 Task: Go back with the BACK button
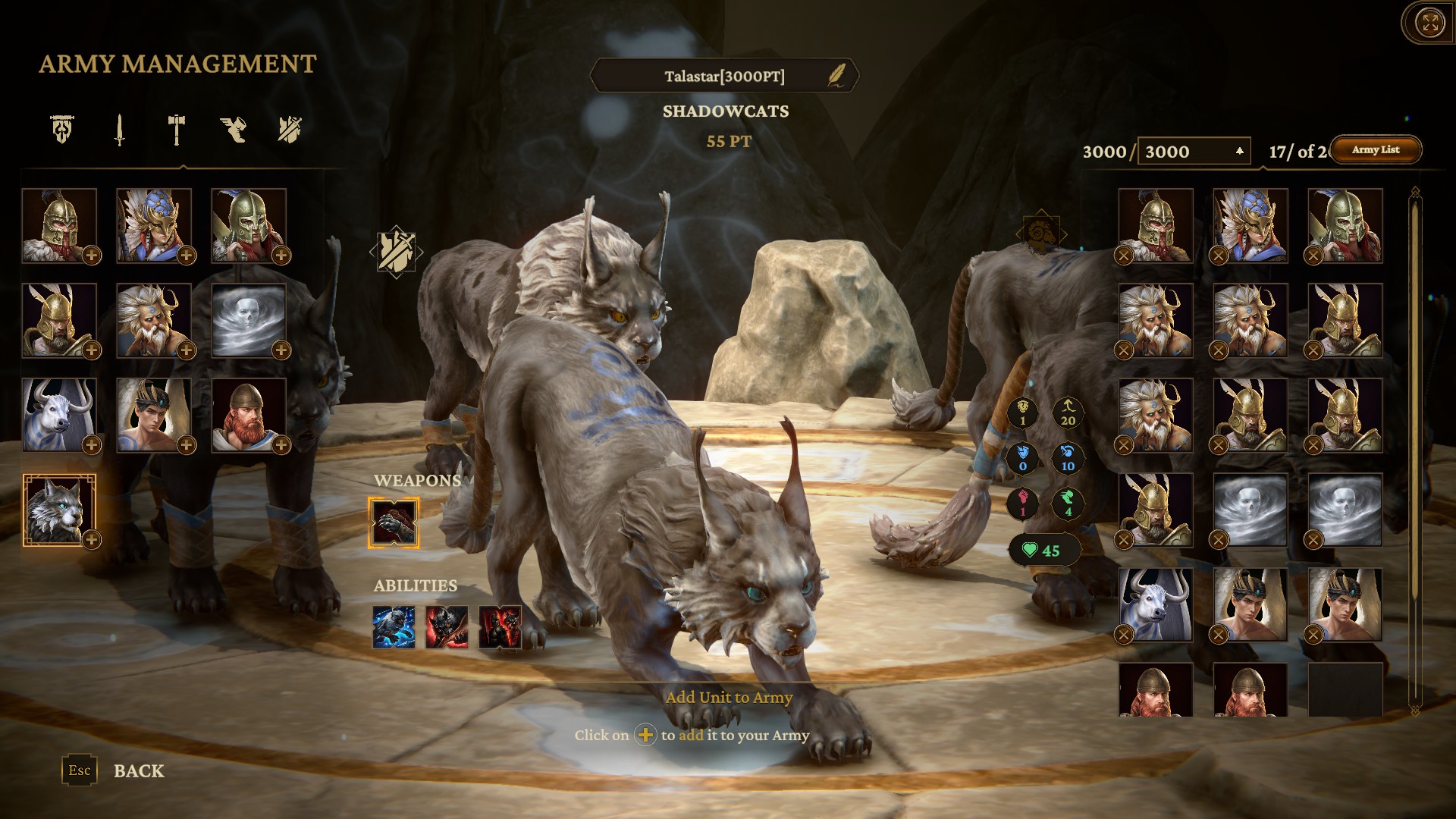[138, 771]
